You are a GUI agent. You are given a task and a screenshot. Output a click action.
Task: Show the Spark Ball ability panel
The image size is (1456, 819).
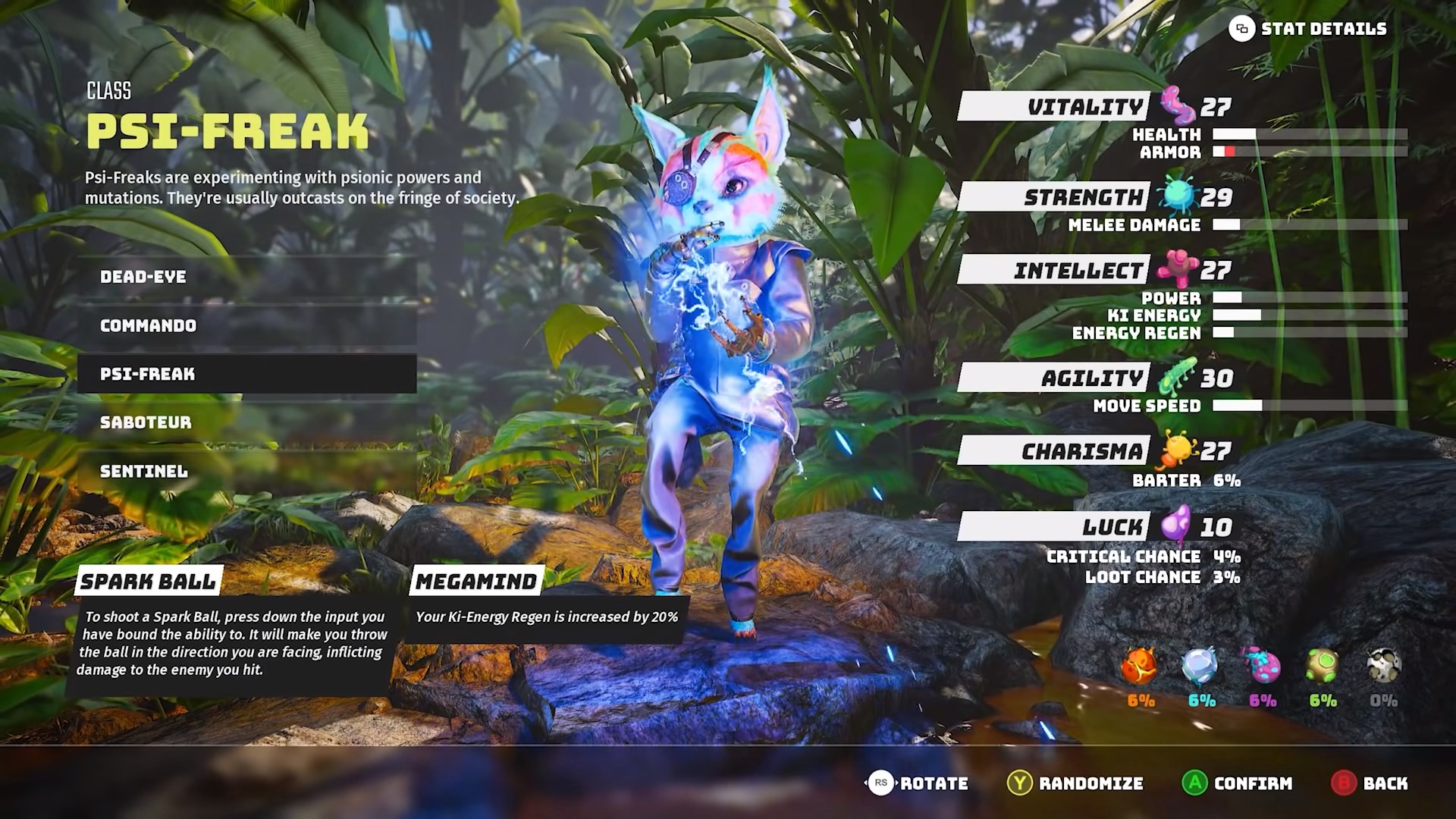(x=149, y=582)
